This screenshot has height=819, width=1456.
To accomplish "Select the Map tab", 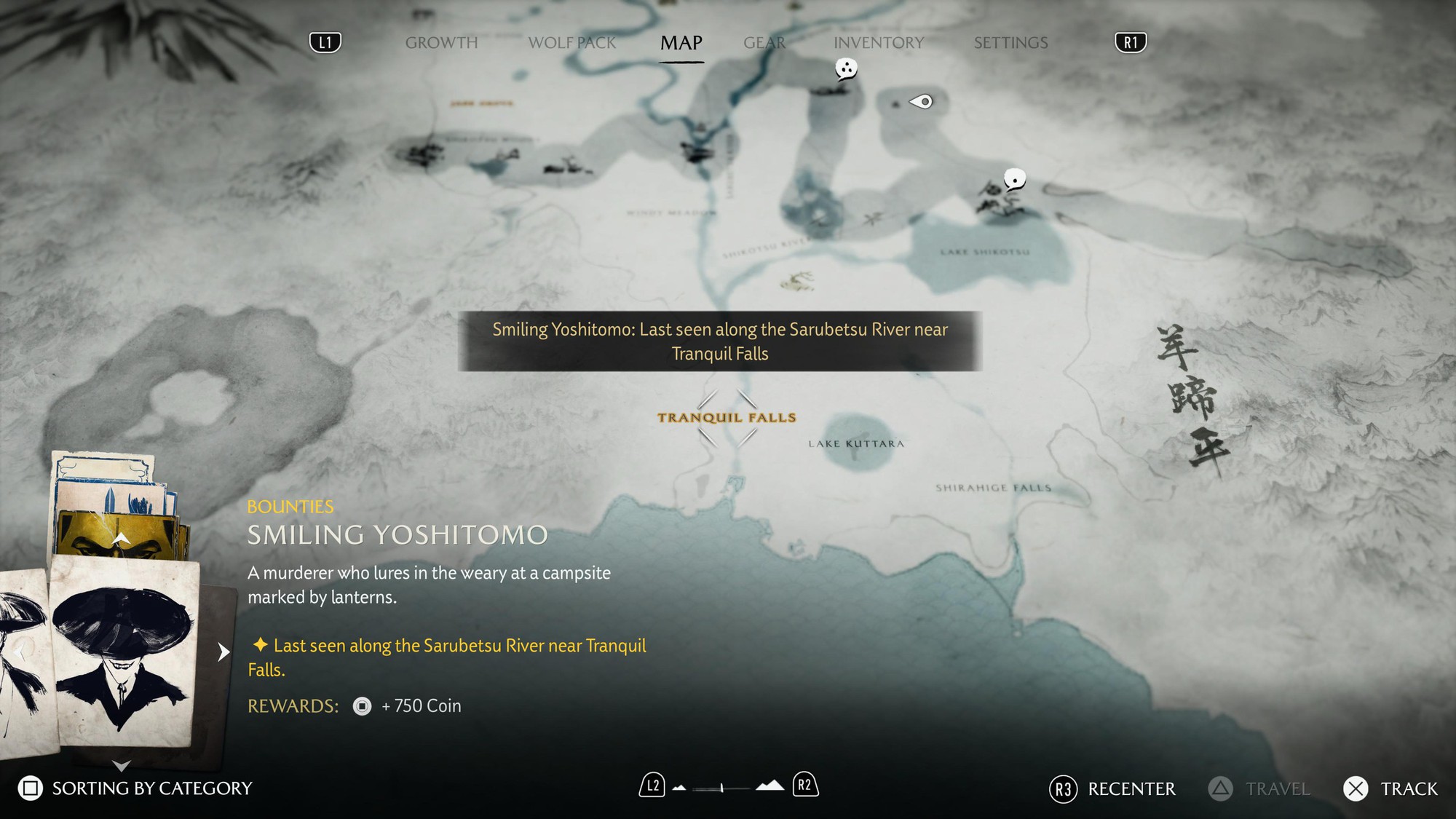I will coord(681,43).
